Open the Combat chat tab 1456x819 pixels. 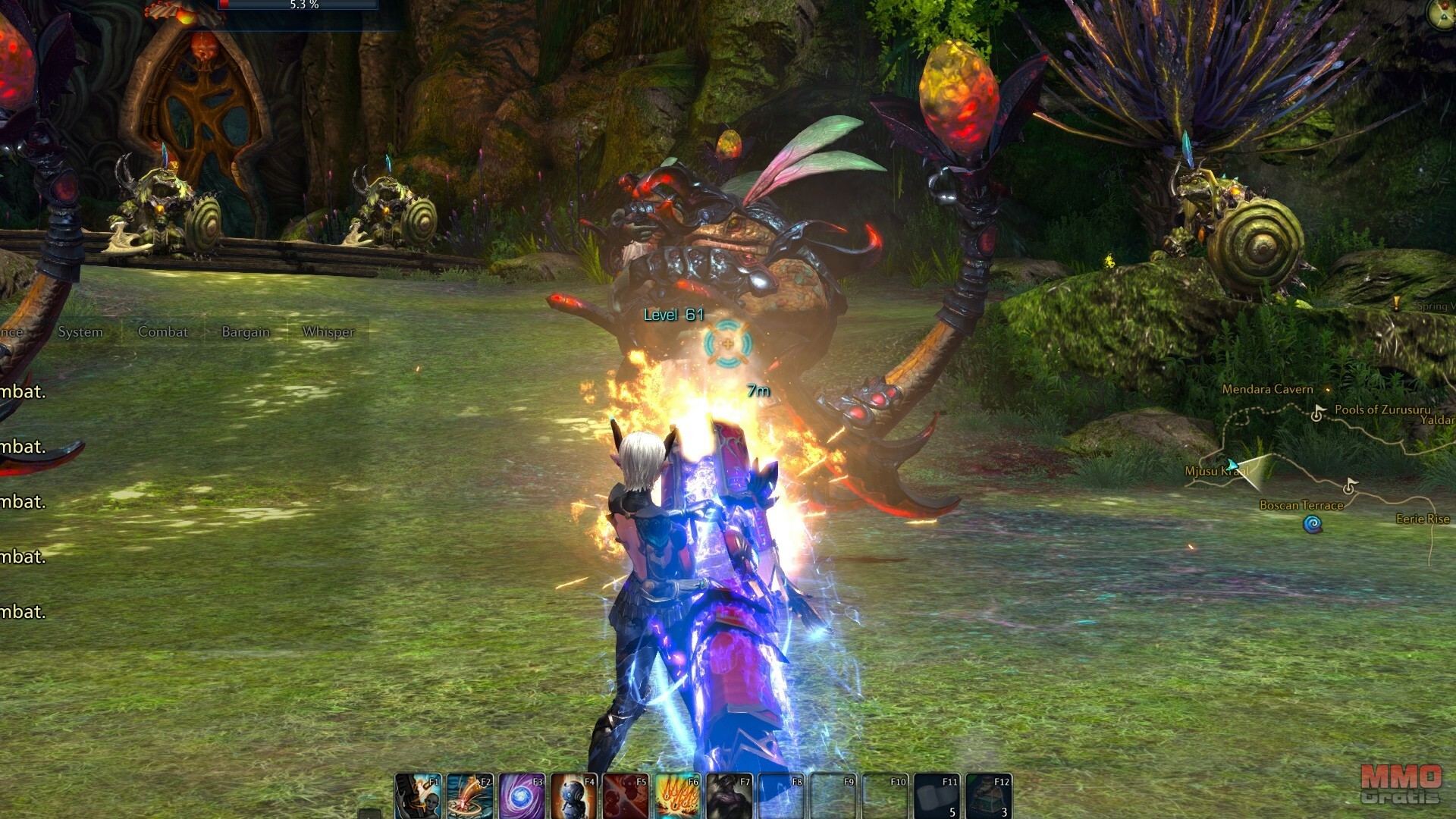coord(163,332)
